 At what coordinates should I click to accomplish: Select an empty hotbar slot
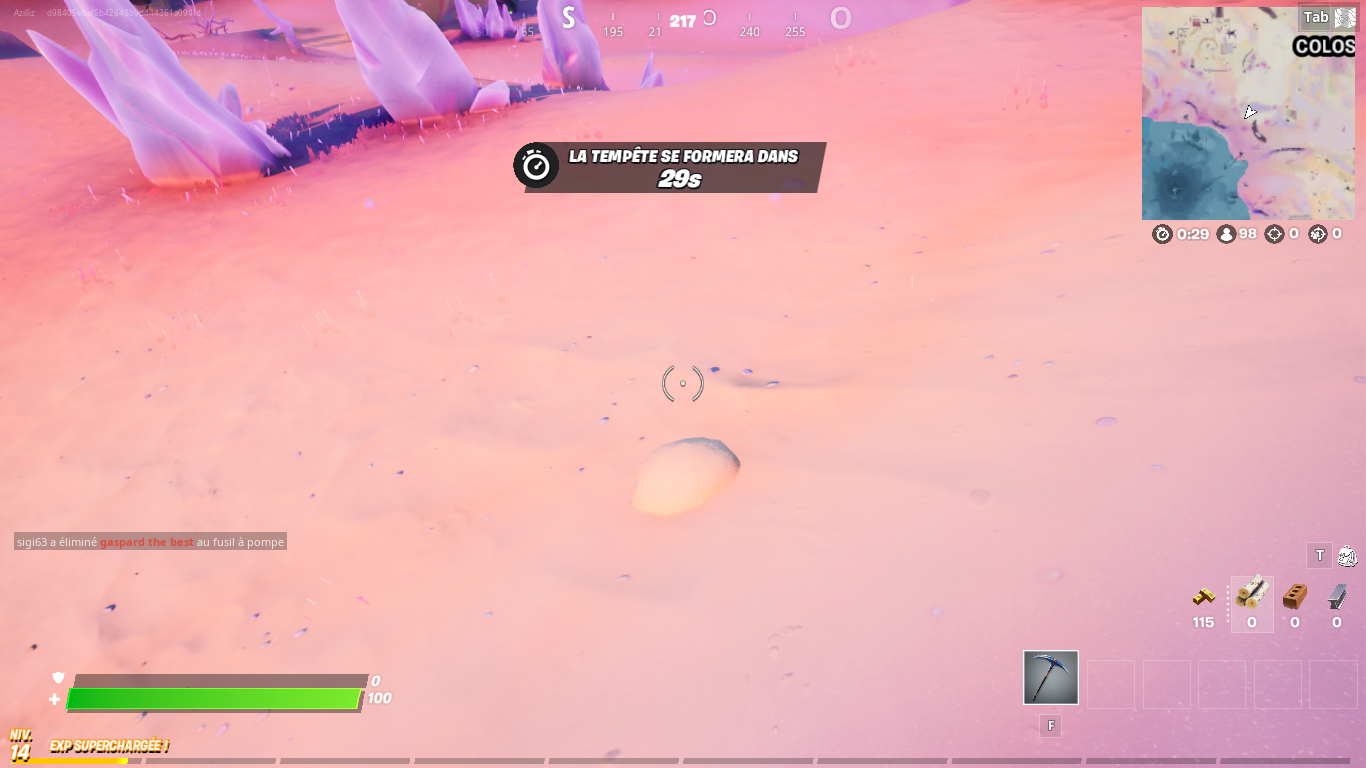point(1110,683)
